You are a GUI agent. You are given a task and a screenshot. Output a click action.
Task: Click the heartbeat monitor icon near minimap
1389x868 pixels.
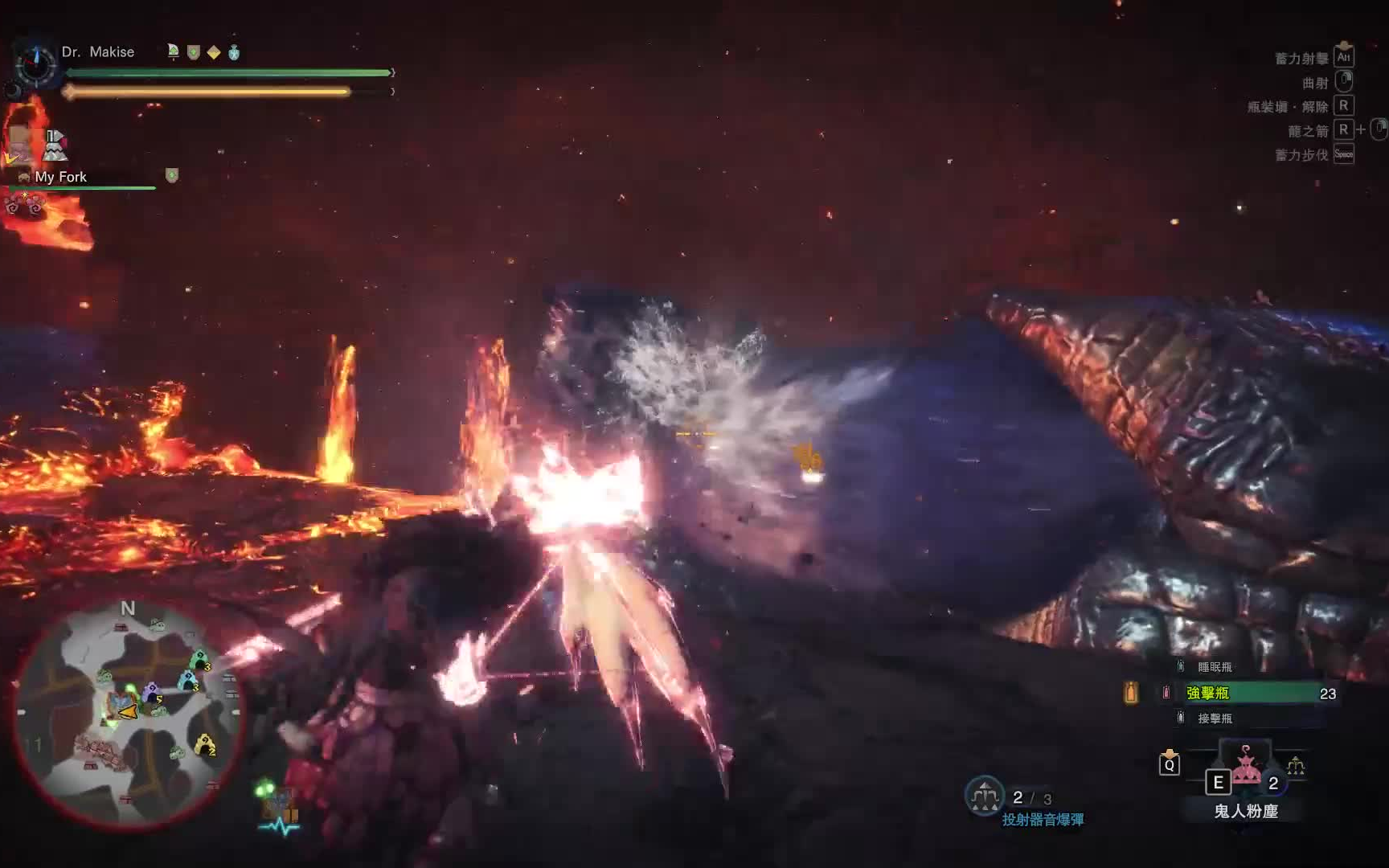click(279, 825)
